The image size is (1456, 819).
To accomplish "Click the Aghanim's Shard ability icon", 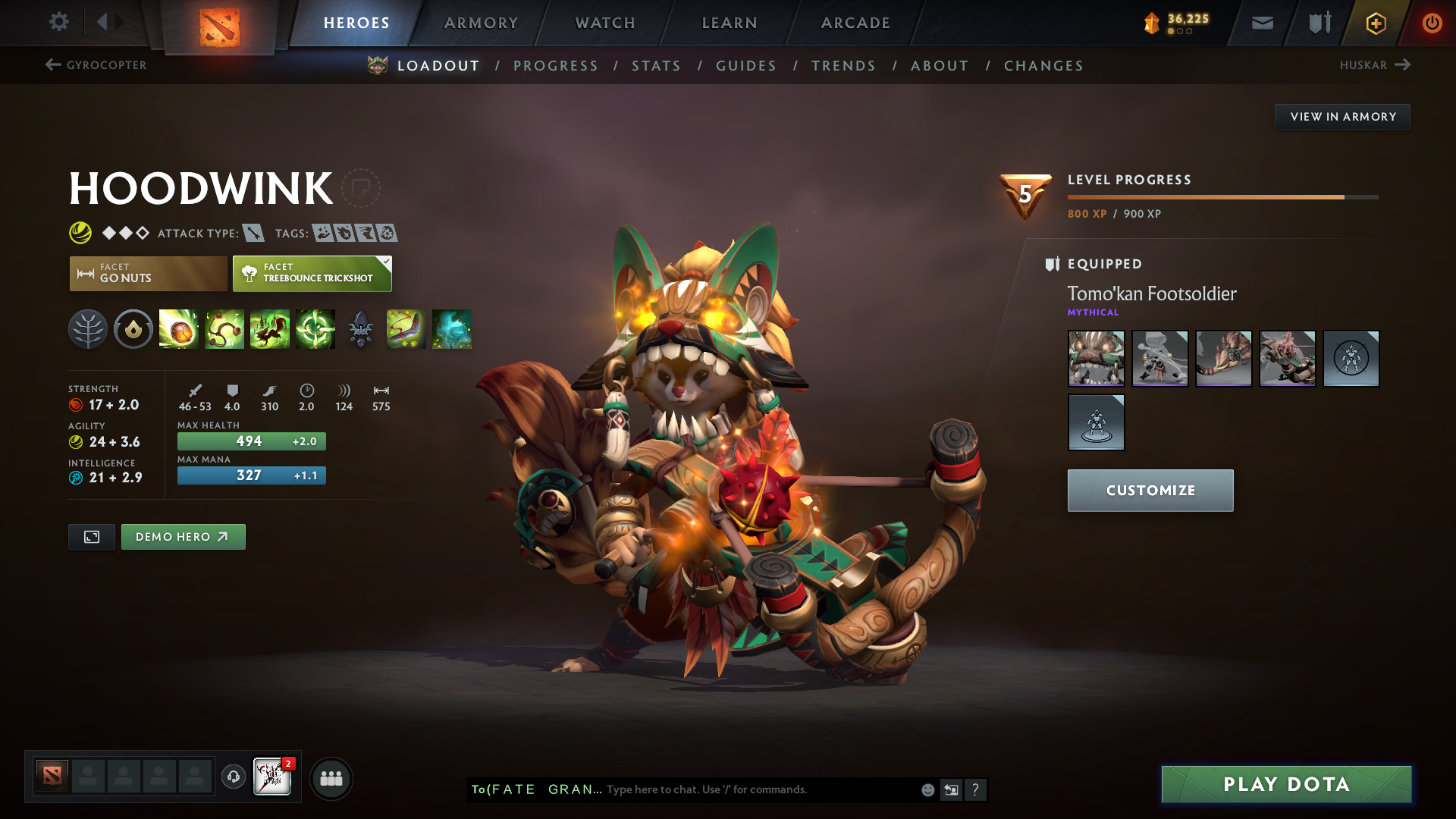I will (361, 329).
